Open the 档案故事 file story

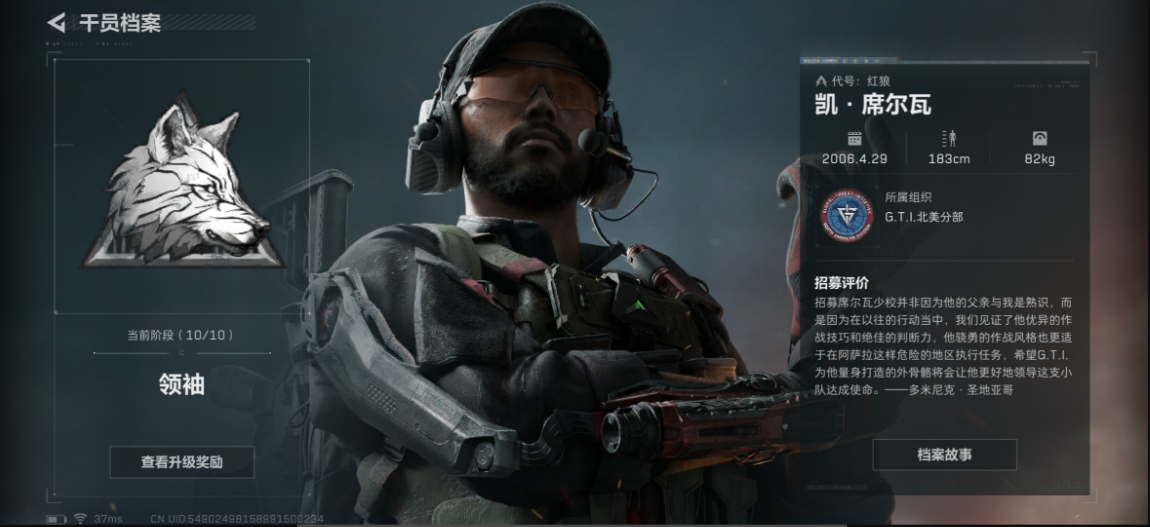click(x=944, y=454)
